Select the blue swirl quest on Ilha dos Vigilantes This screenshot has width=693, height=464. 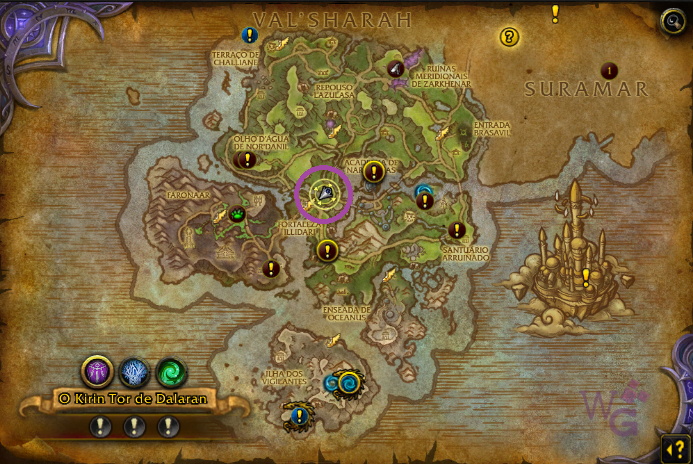point(342,382)
